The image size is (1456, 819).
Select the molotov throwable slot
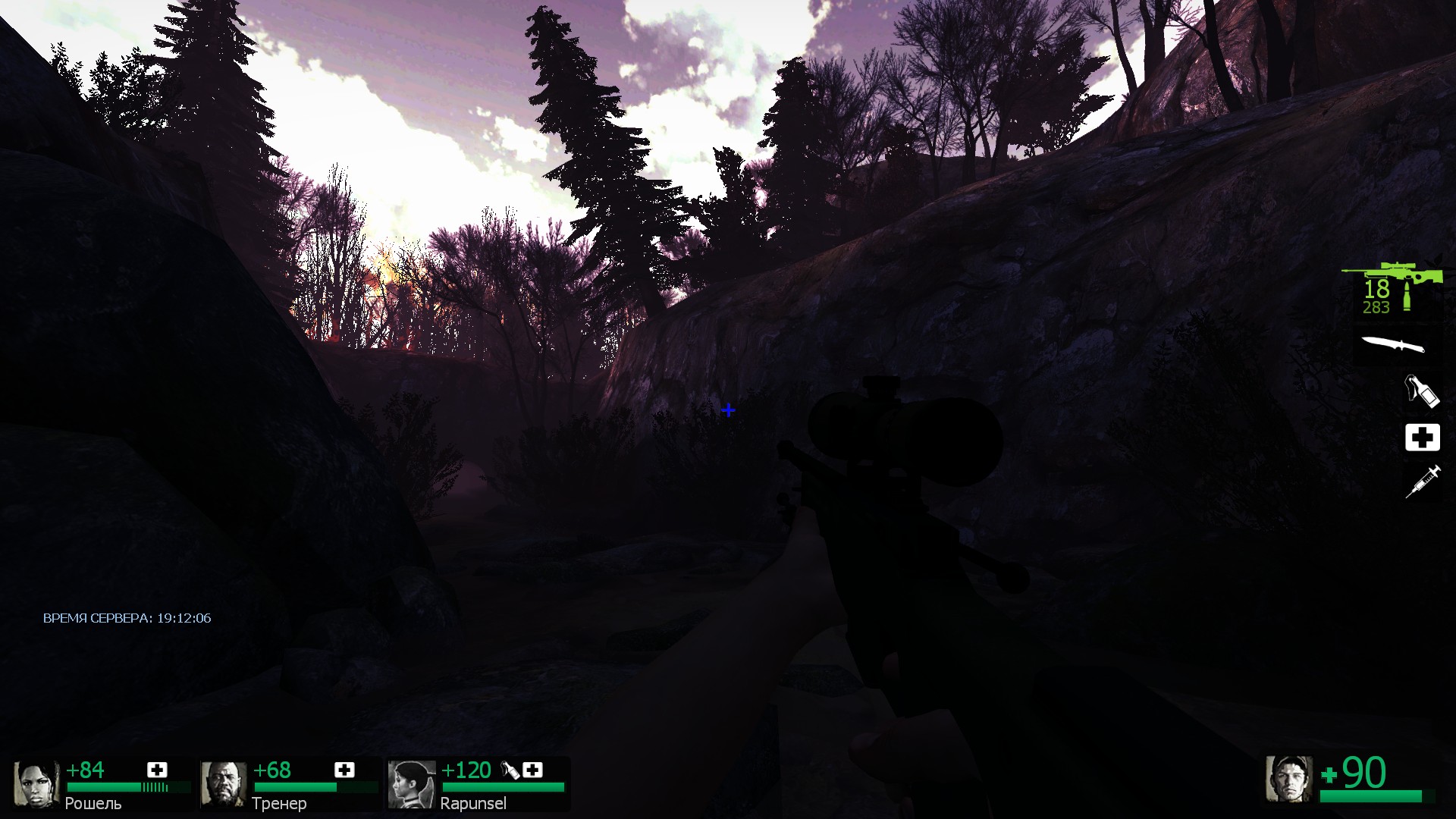coord(1420,391)
